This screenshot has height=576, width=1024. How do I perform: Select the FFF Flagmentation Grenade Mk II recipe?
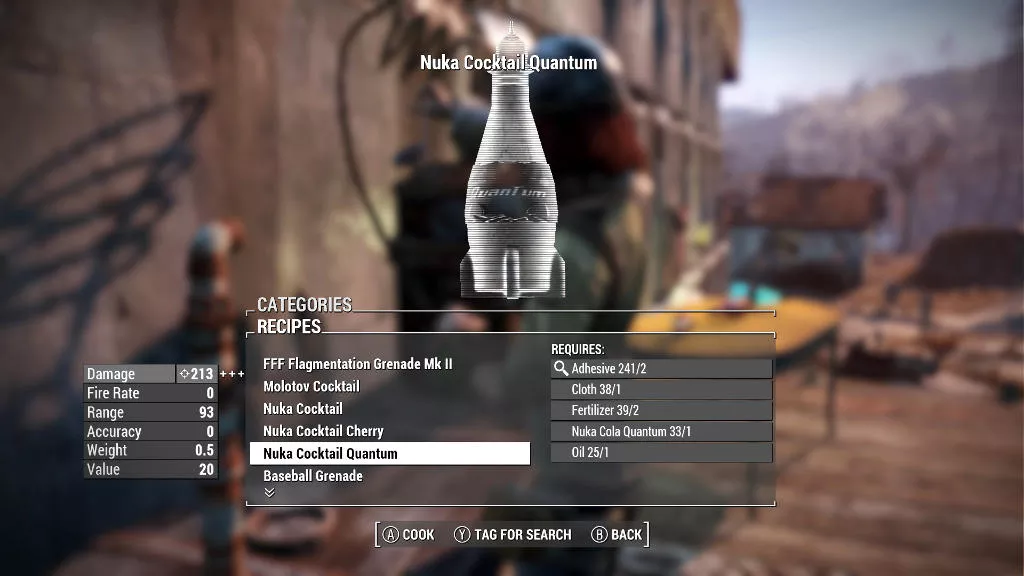(357, 364)
